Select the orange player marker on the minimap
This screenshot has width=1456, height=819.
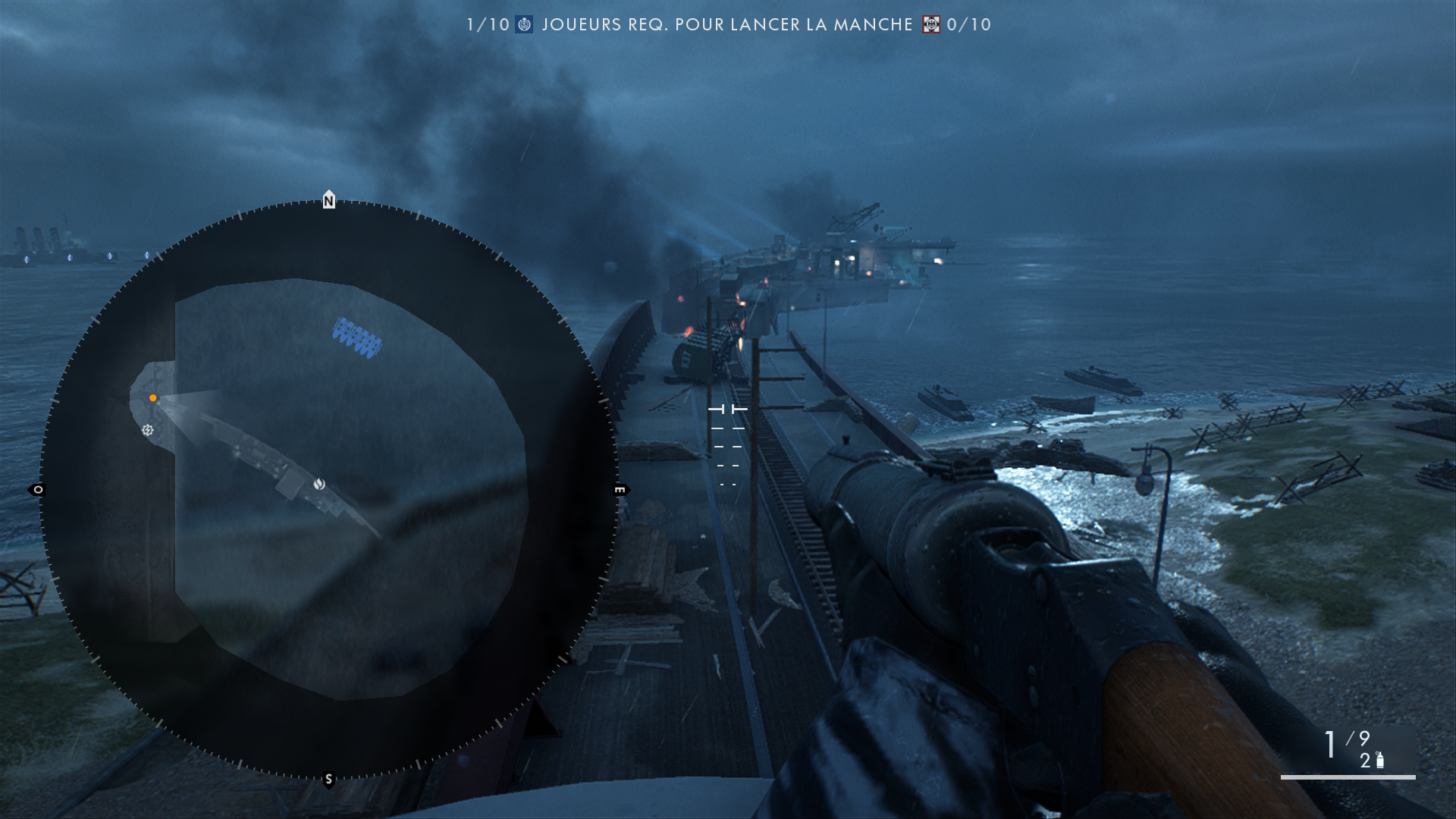(153, 398)
